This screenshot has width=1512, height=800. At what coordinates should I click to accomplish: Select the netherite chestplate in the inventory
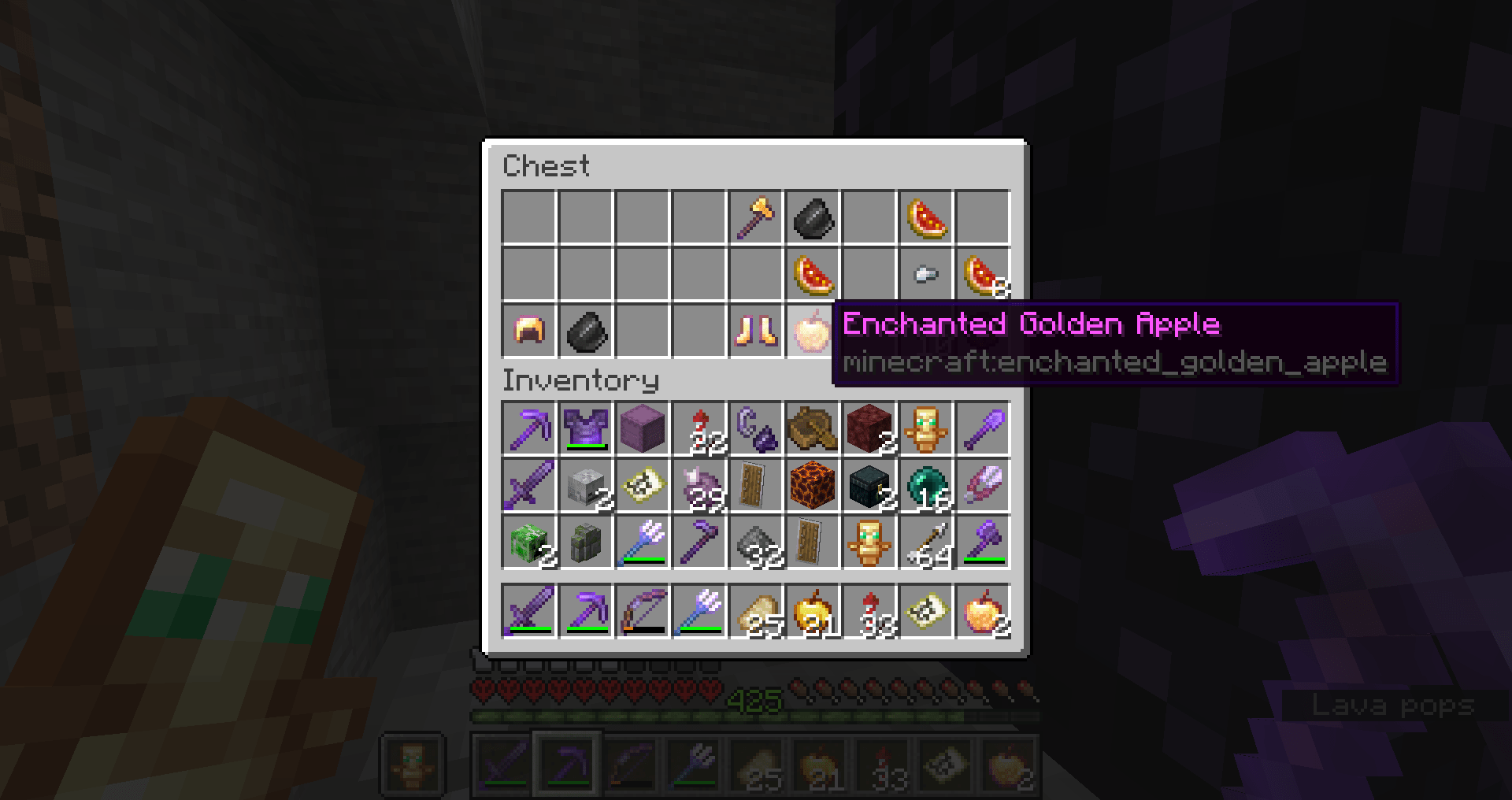coord(586,429)
